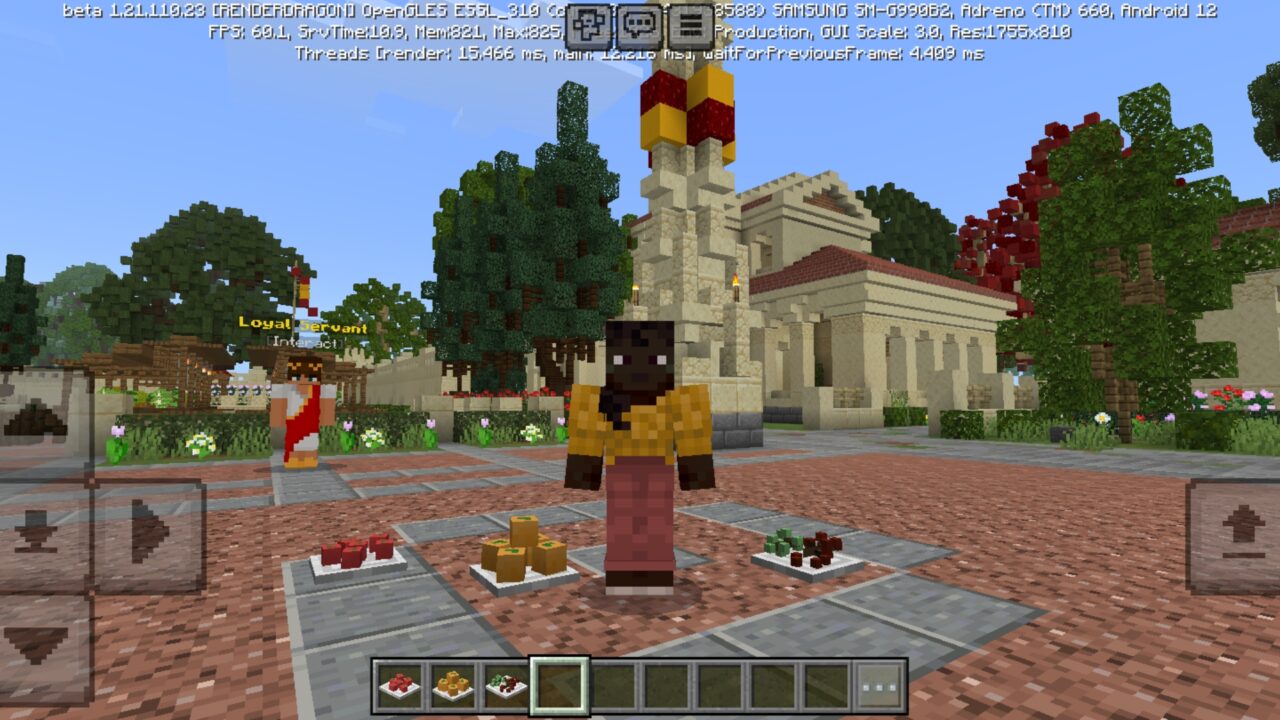Click the highlighted empty hotbar slot
The image size is (1280, 720).
tap(559, 685)
